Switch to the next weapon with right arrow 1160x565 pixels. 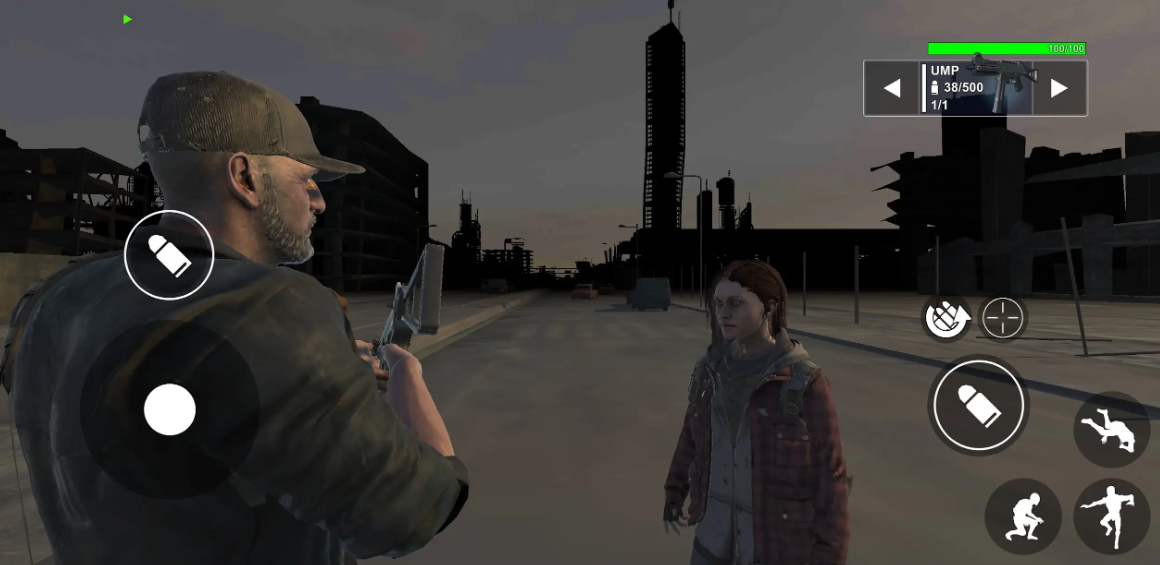pyautogui.click(x=1059, y=89)
